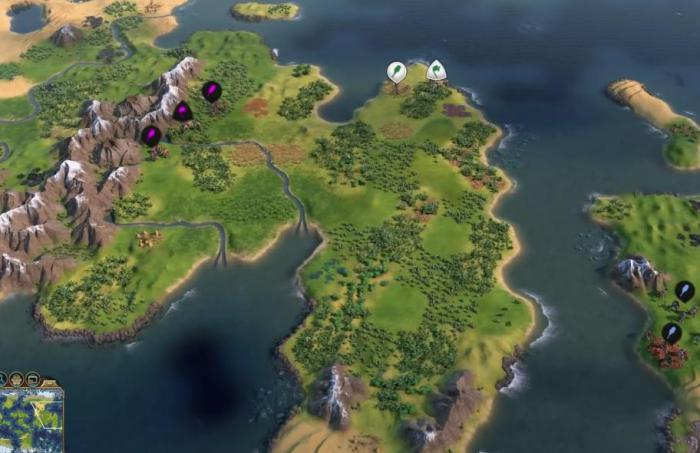This screenshot has height=453, width=700.
Task: Select the unit with round white flag
Action: 397,72
